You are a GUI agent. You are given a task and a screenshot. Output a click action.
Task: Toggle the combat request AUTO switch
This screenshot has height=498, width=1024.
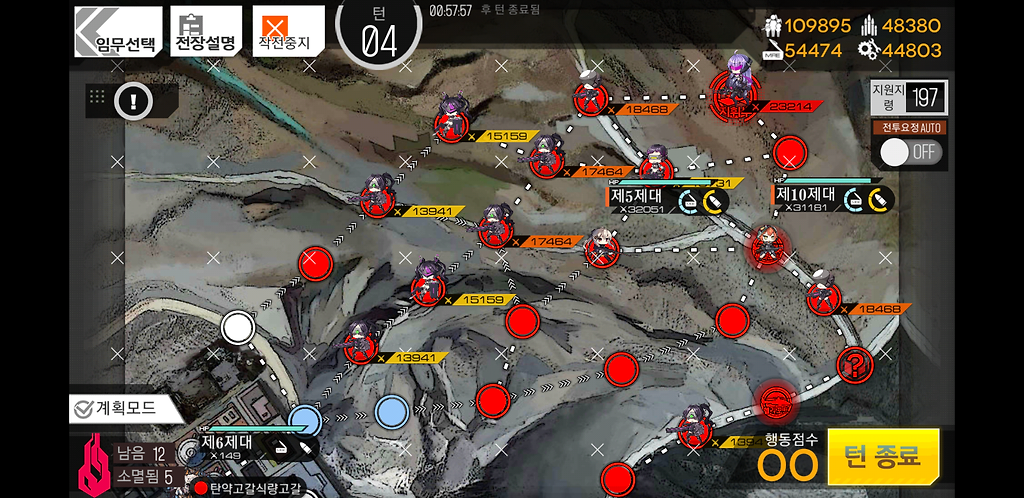pyautogui.click(x=909, y=152)
